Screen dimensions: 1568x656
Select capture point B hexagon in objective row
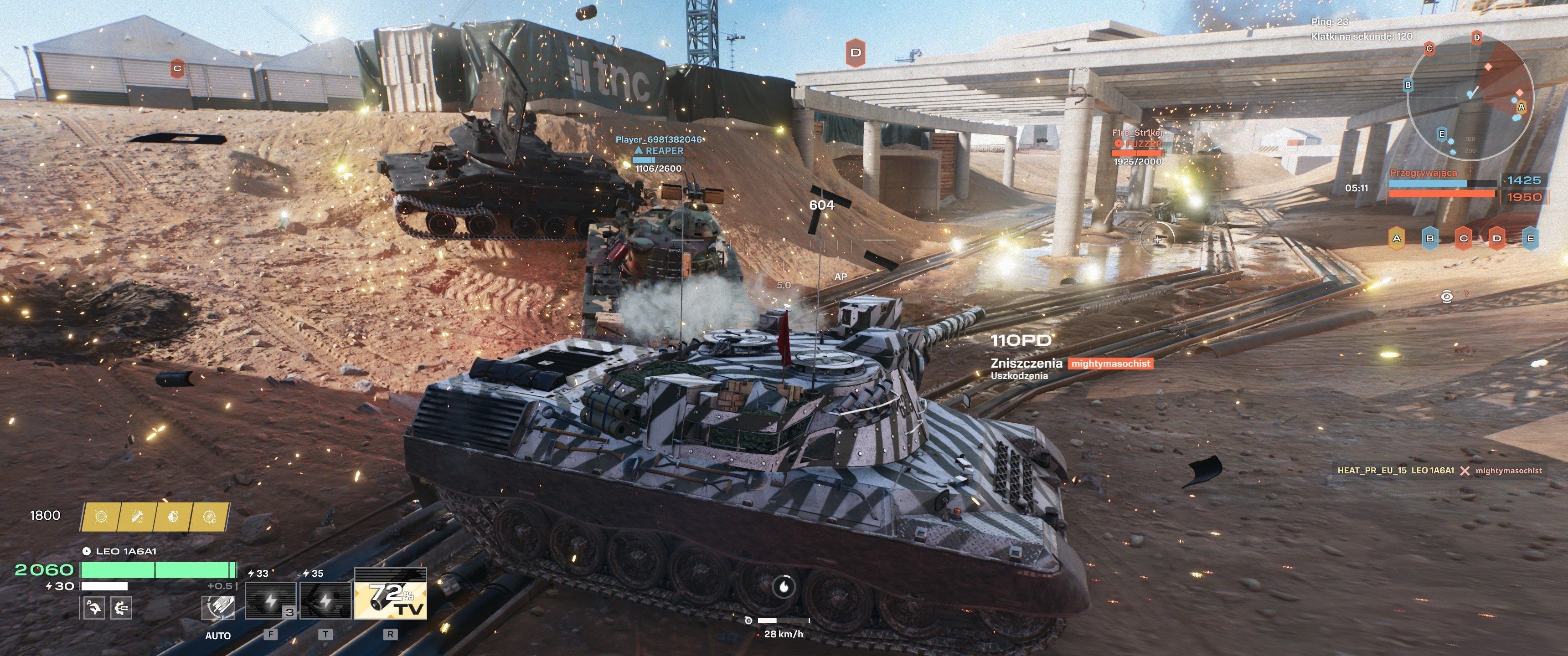[x=1430, y=238]
